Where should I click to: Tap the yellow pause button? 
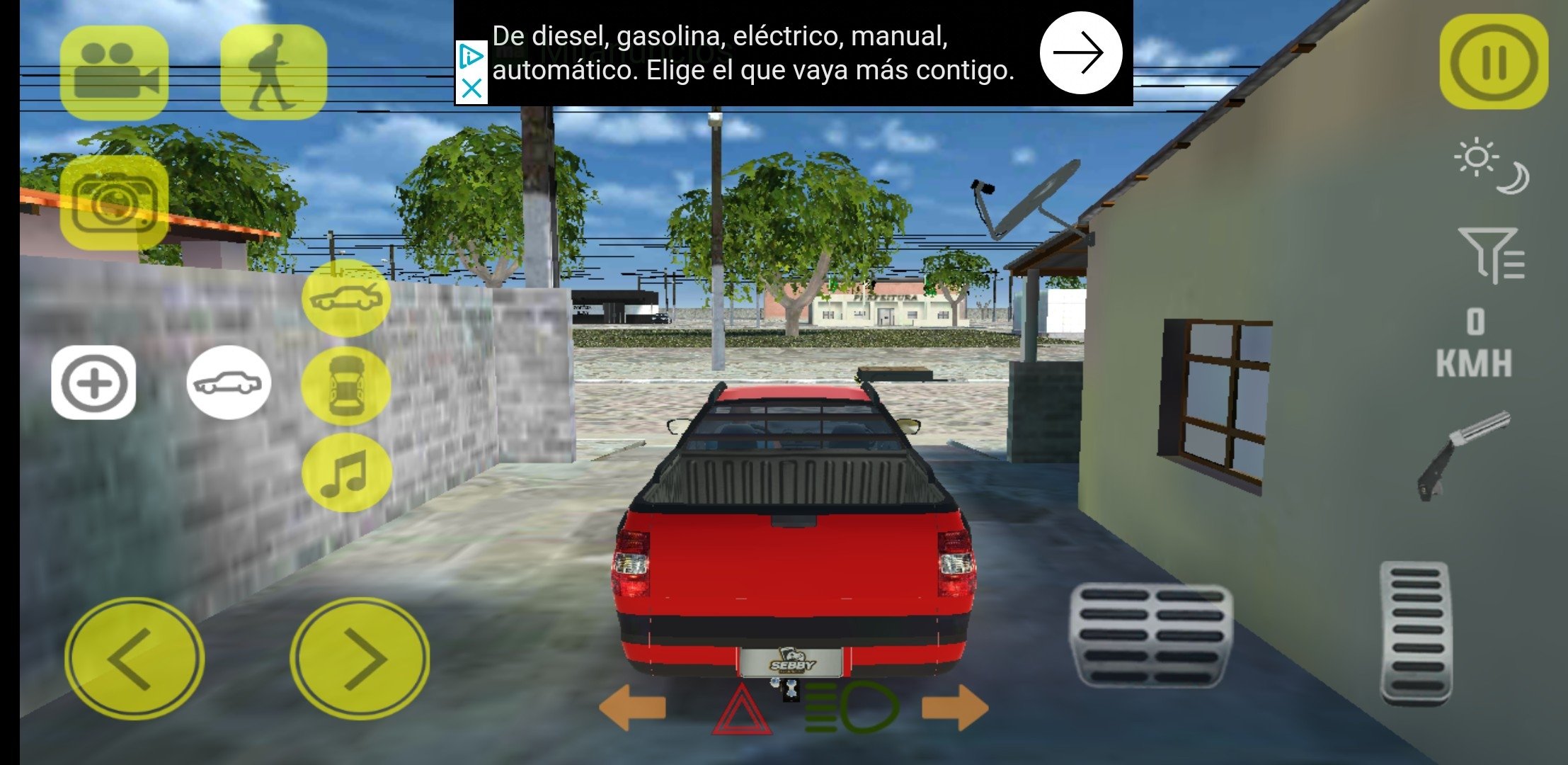(x=1493, y=62)
